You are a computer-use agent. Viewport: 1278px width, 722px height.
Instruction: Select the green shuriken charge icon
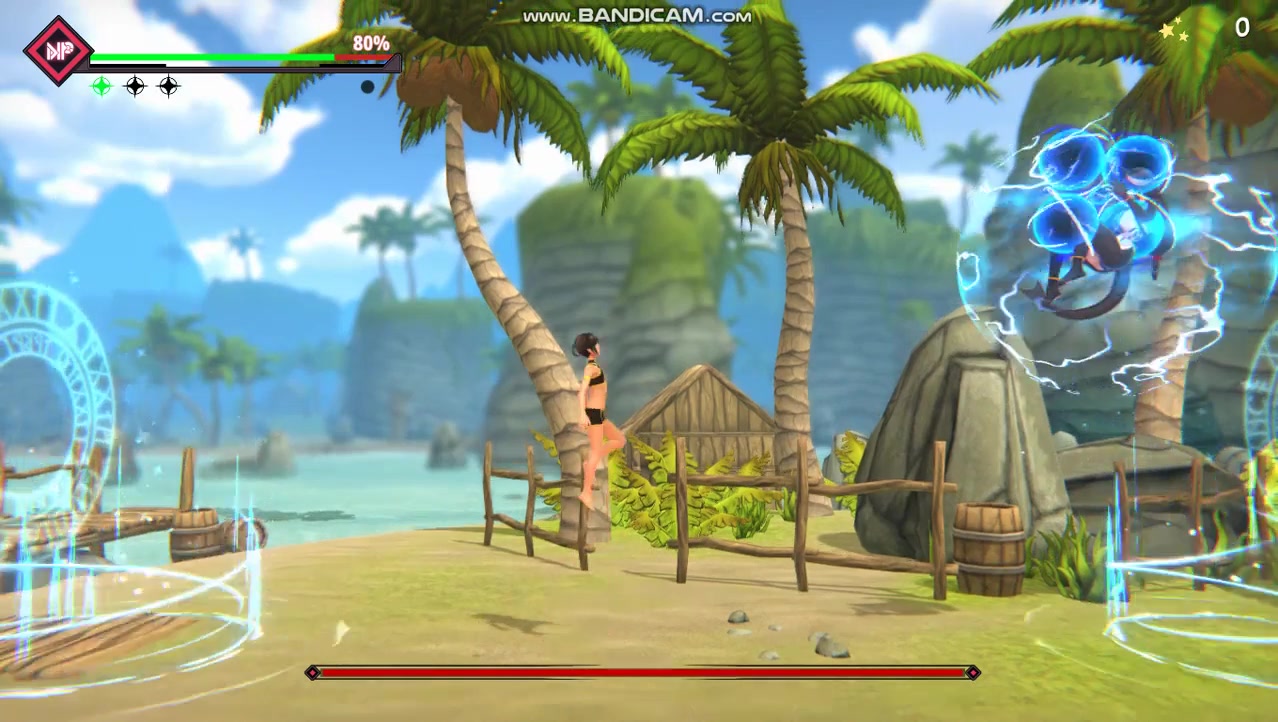coord(101,87)
